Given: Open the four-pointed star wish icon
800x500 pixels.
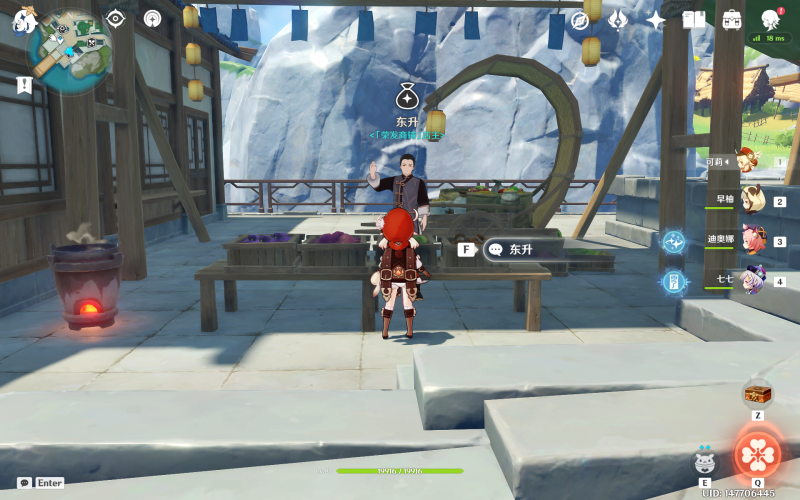Looking at the screenshot, I should coord(656,20).
